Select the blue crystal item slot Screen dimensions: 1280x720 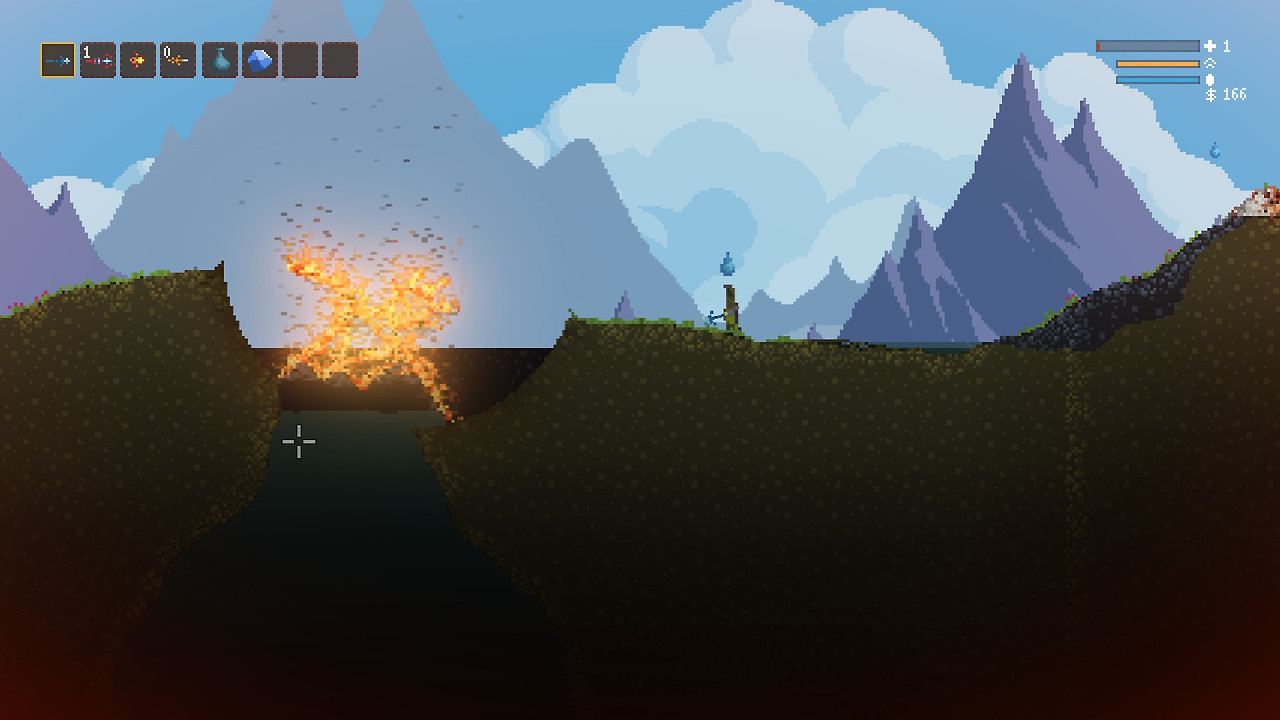coord(260,60)
